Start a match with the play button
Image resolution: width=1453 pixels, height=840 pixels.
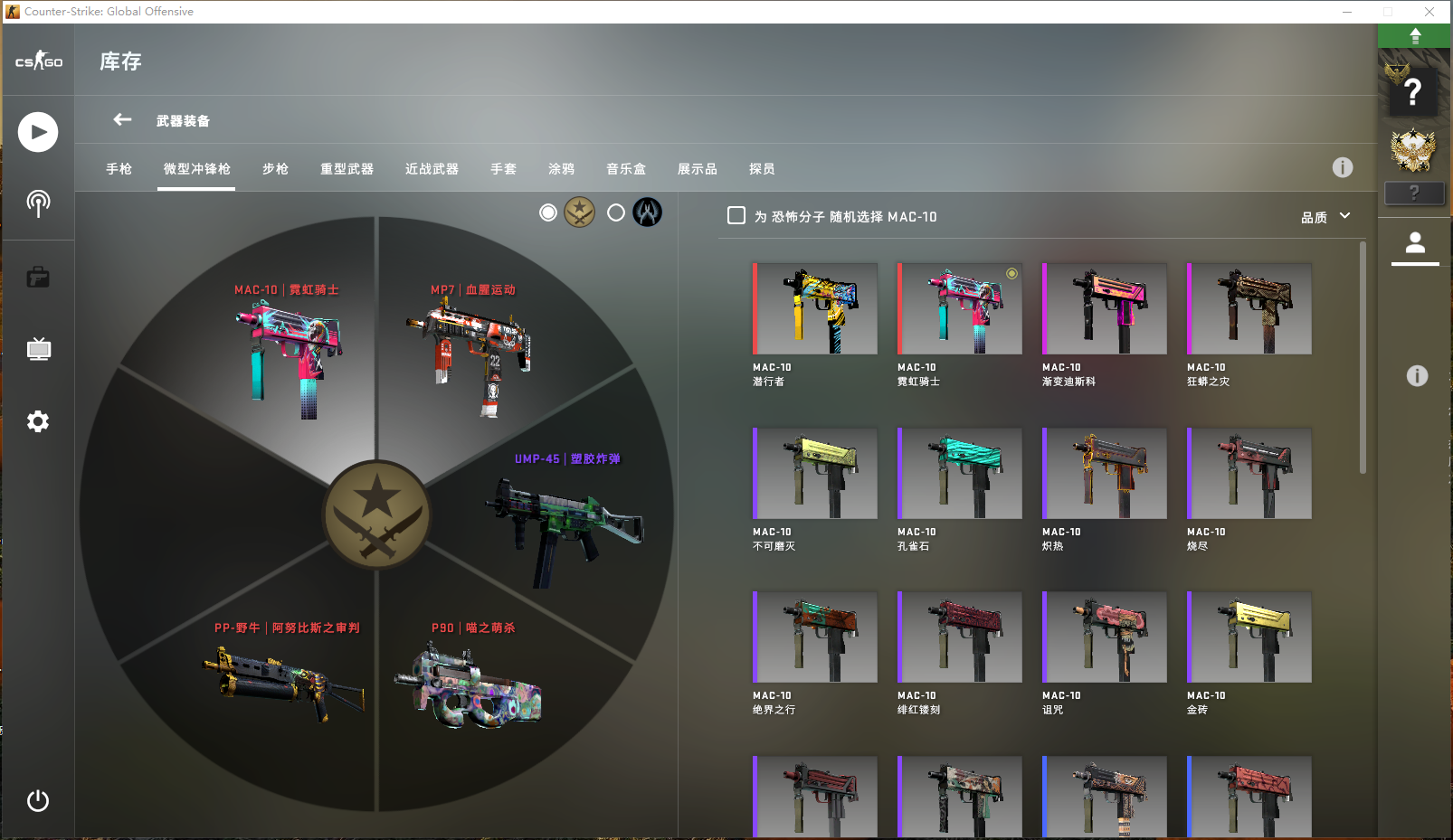(x=38, y=132)
